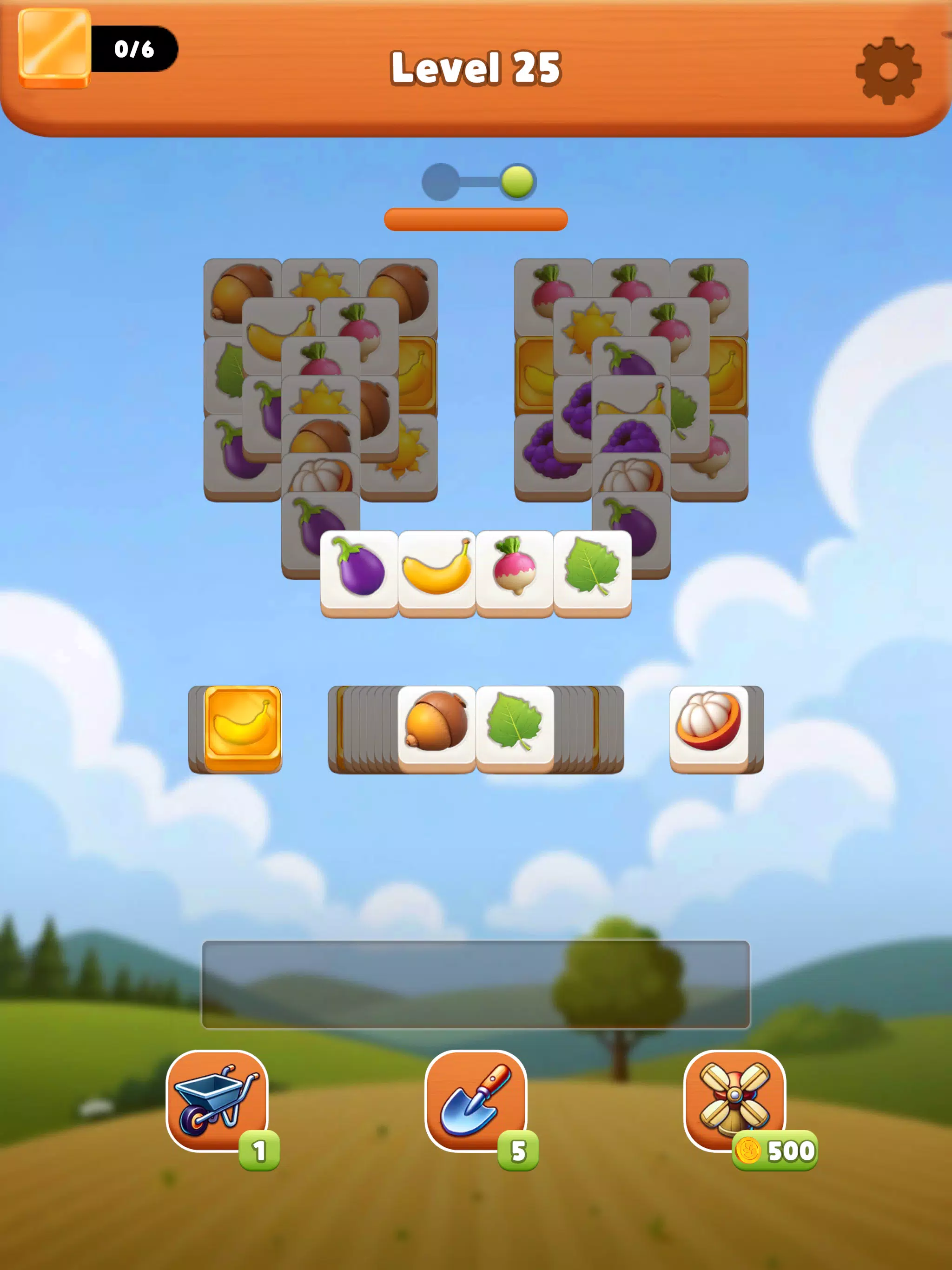Tap the orange tile icon beside the counter
Viewport: 952px width, 1270px height.
coord(54,49)
